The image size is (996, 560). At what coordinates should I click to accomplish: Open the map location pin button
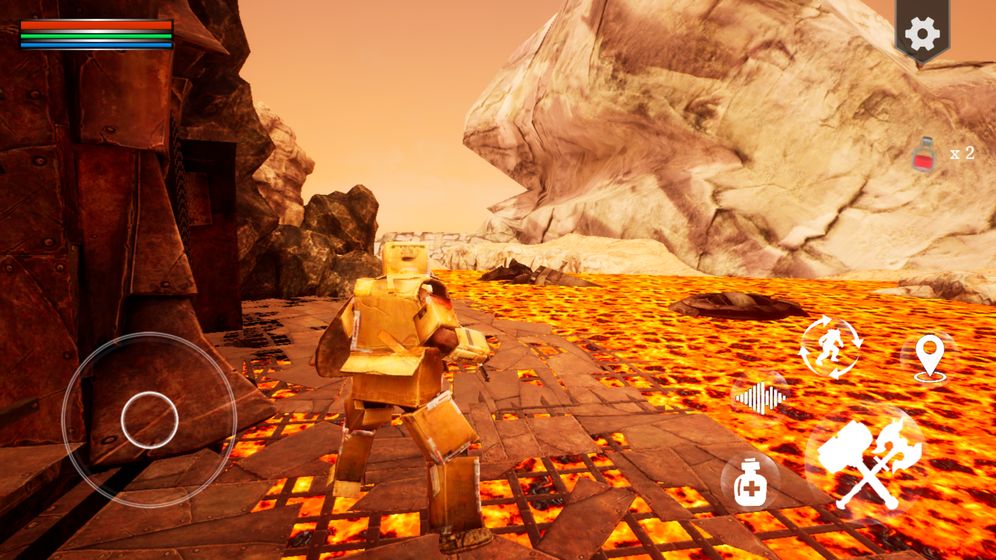pos(930,357)
